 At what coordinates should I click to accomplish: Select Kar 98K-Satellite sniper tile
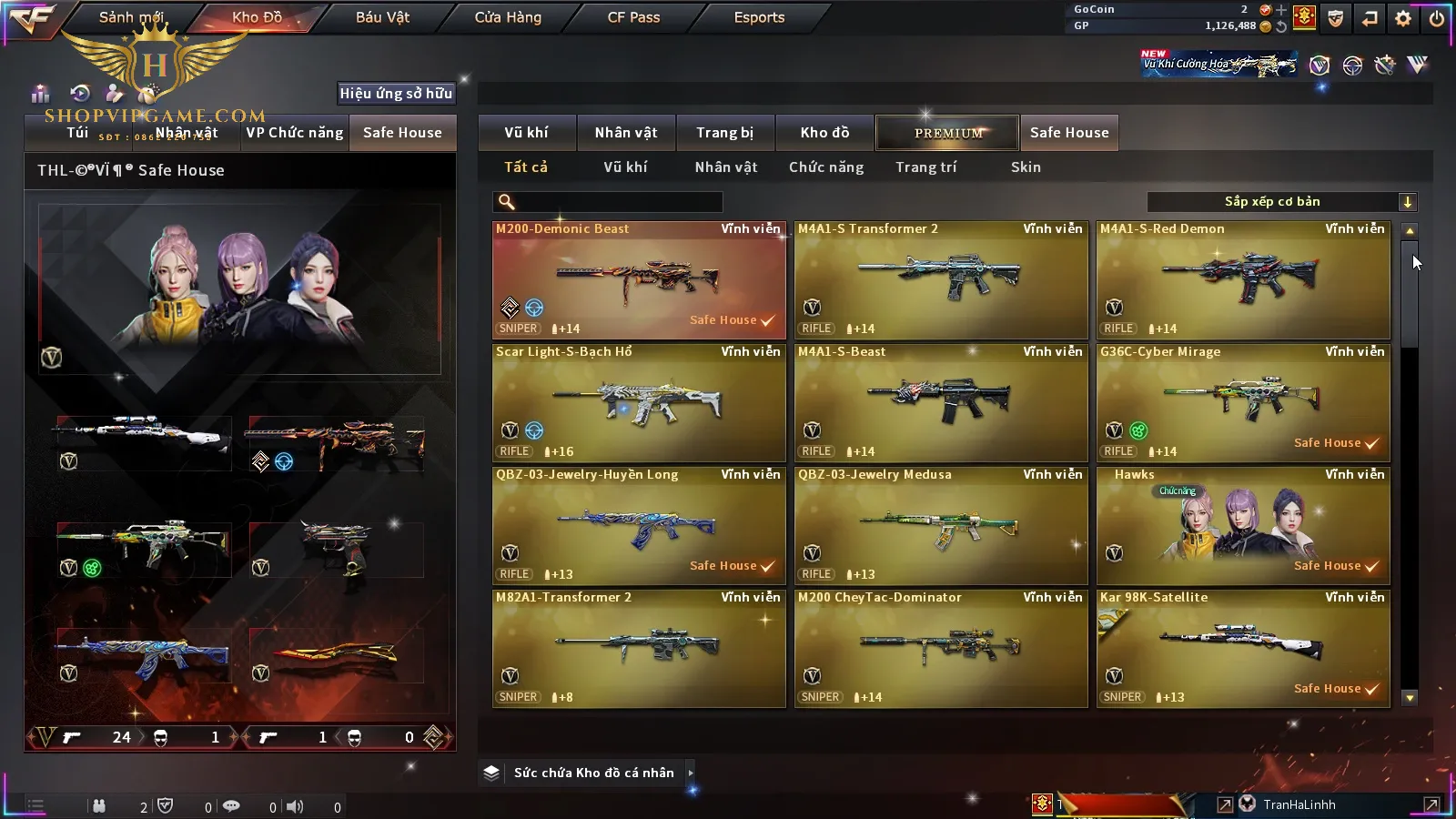[1242, 649]
